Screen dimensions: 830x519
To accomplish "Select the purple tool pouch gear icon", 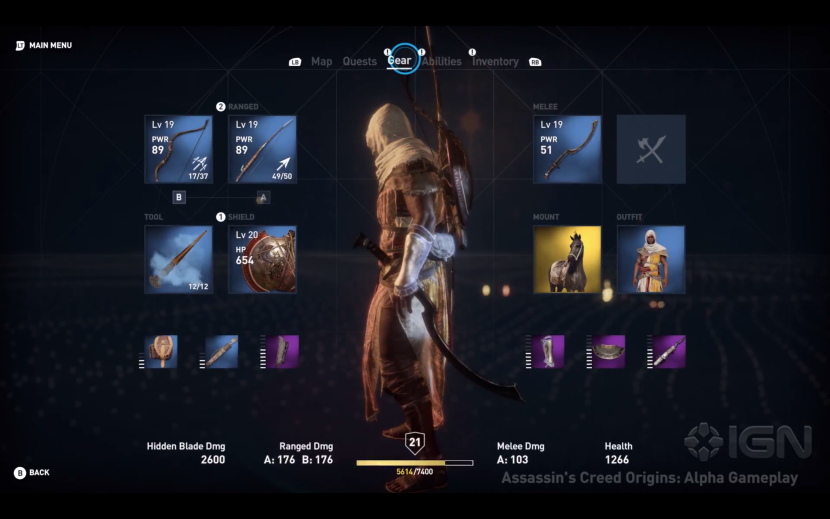I will point(669,351).
